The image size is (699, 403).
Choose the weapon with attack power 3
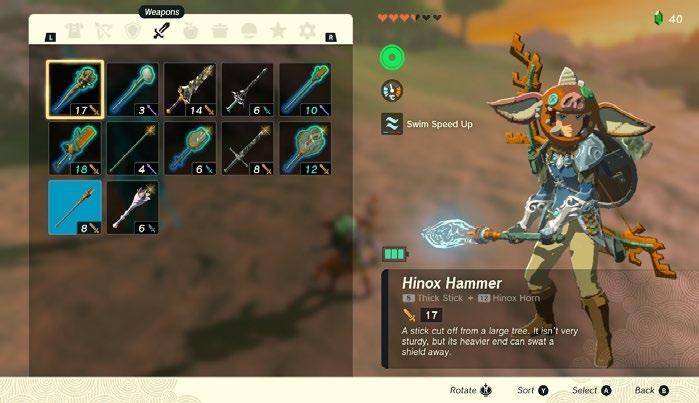click(132, 89)
